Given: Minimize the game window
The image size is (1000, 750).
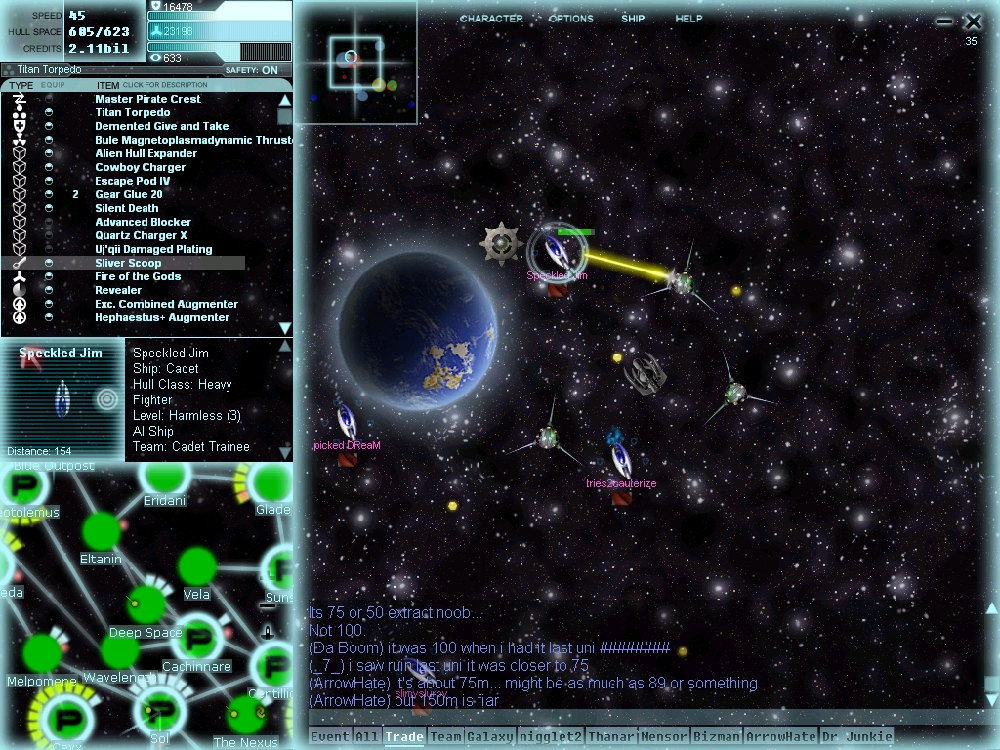Looking at the screenshot, I should pyautogui.click(x=945, y=21).
